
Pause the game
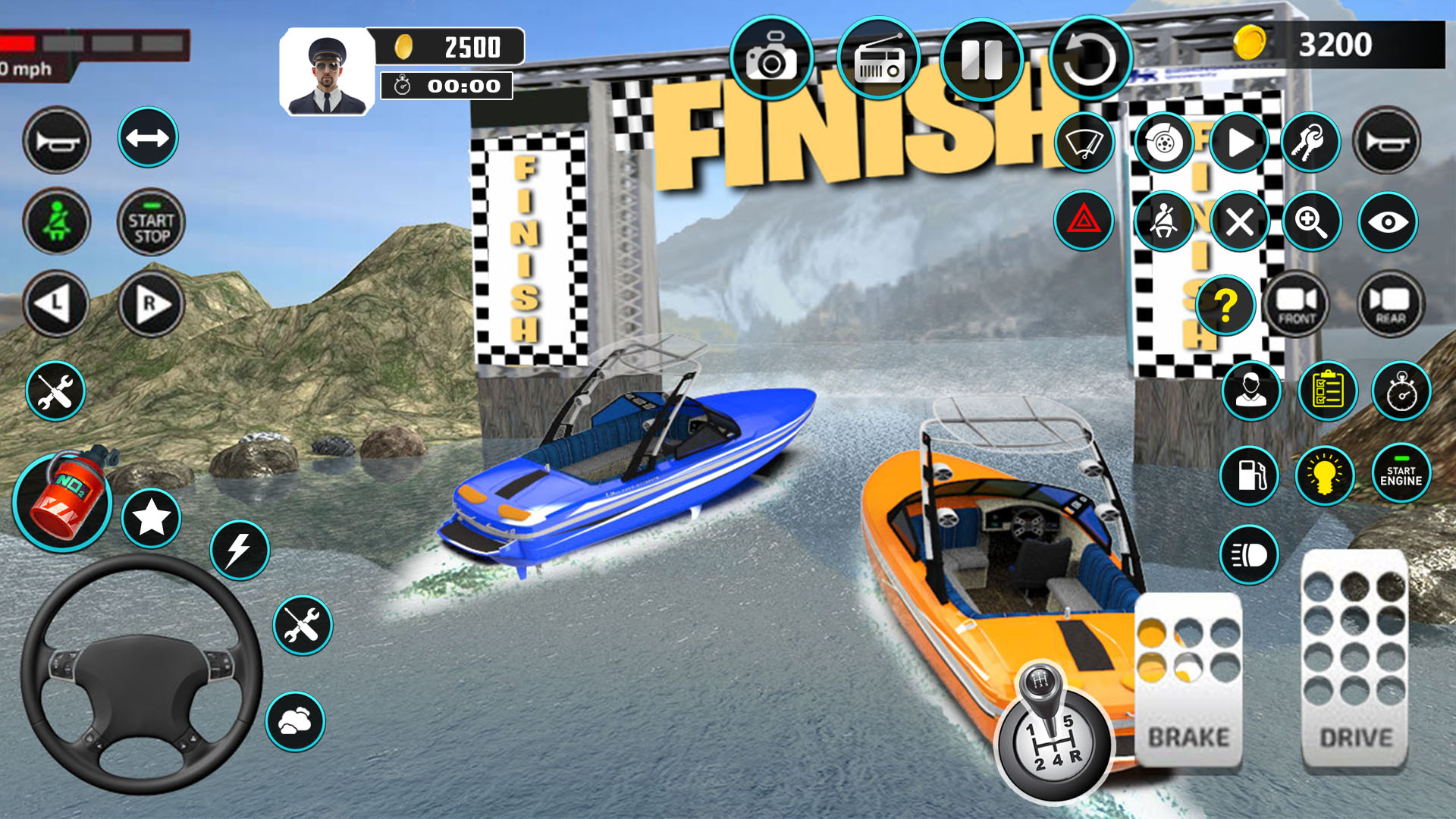(982, 60)
